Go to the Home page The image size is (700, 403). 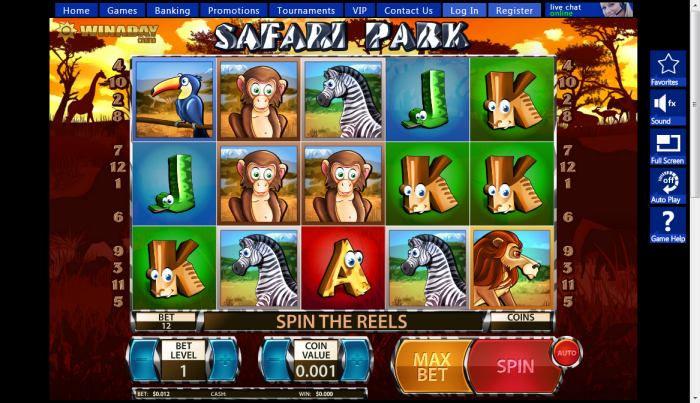pos(77,11)
